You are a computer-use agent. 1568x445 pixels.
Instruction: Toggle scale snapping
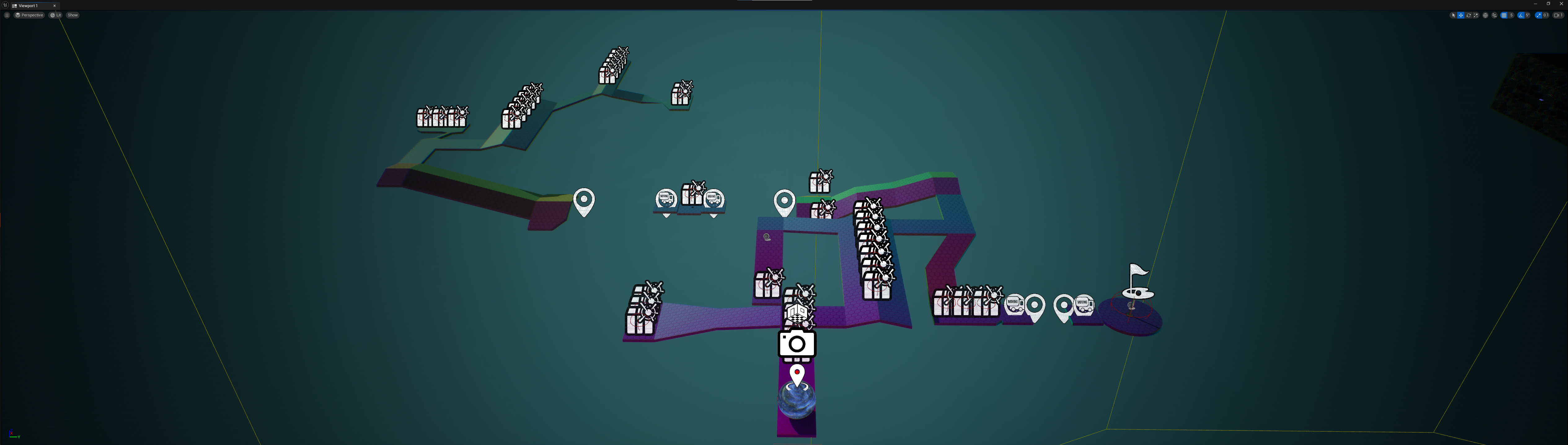tap(1538, 16)
